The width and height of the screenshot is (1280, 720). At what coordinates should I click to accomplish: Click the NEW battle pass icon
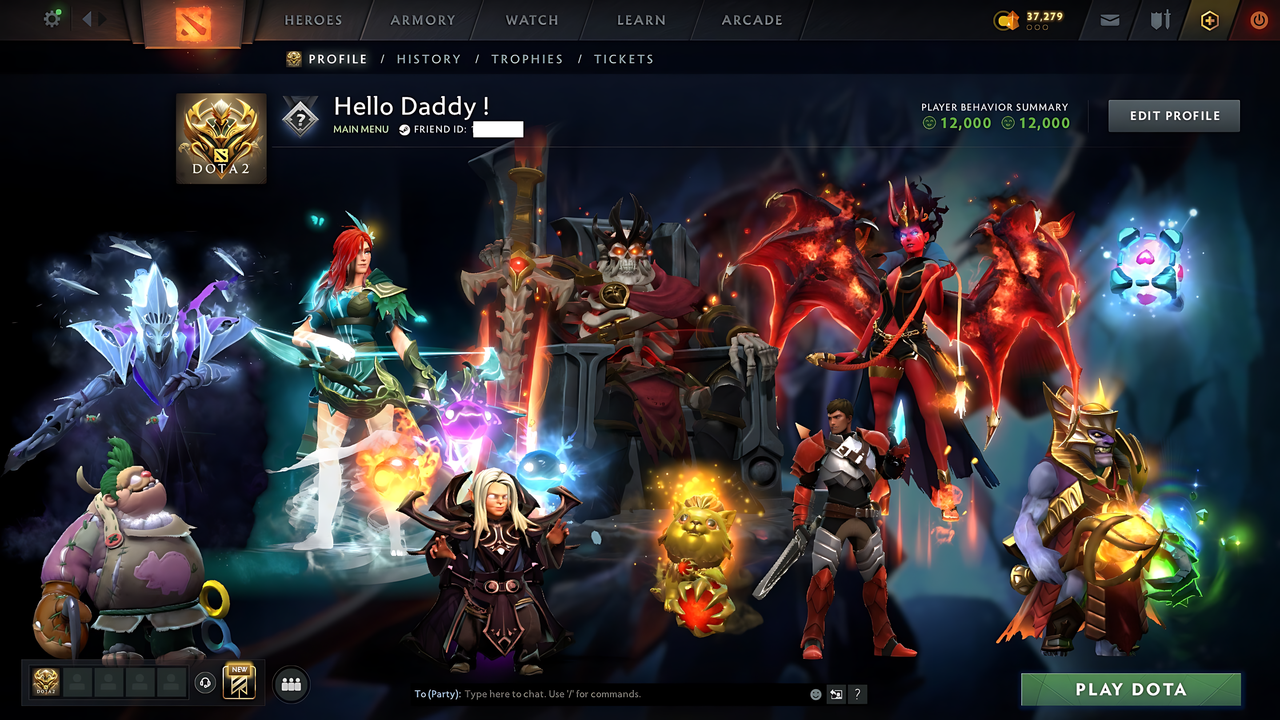[x=238, y=682]
